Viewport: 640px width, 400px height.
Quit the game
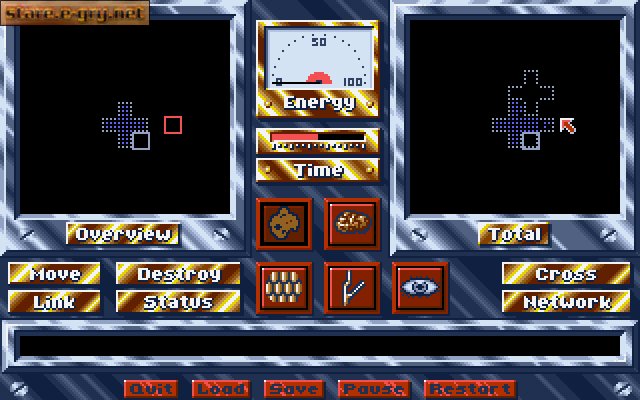click(151, 389)
